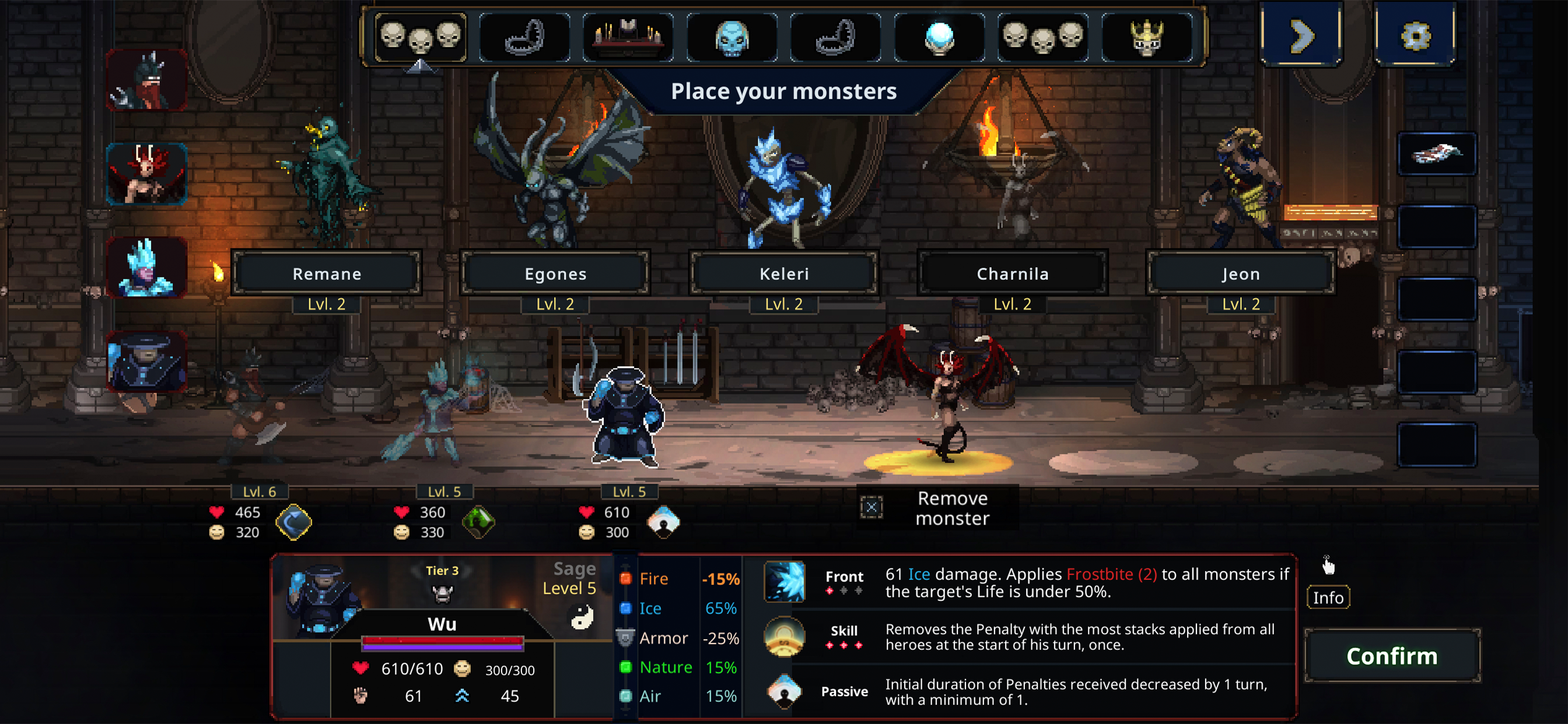This screenshot has height=724, width=1568.
Task: Open the Info panel for Wu
Action: (1328, 598)
